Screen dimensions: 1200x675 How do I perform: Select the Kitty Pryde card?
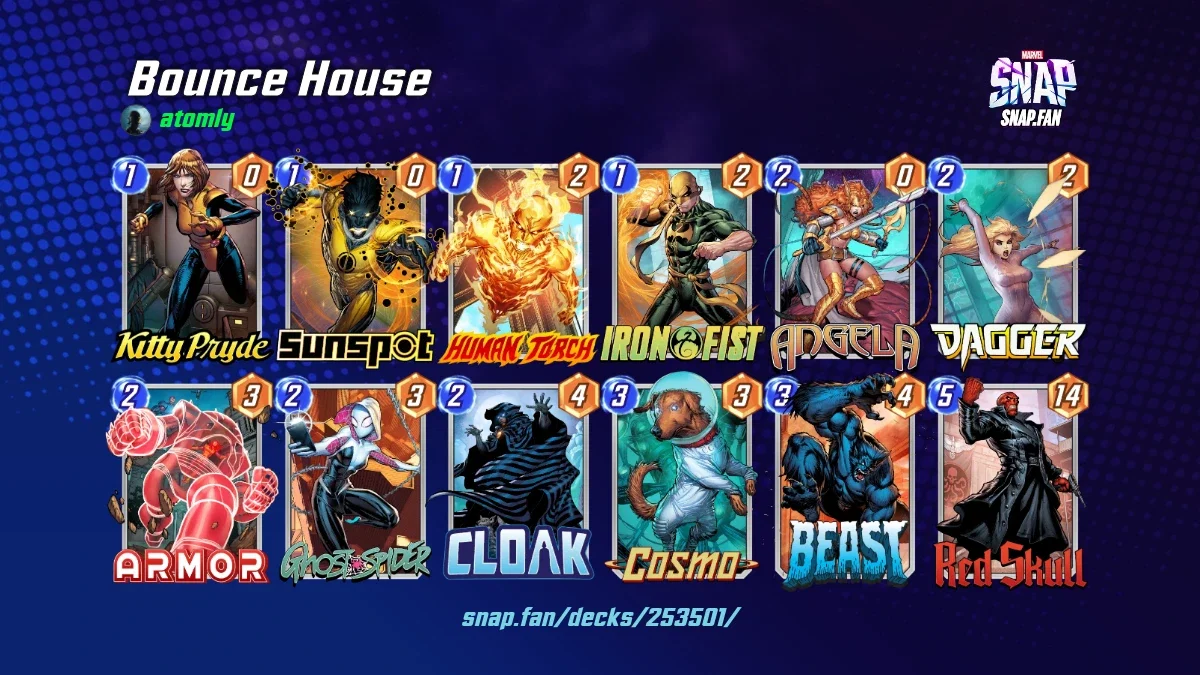point(192,260)
